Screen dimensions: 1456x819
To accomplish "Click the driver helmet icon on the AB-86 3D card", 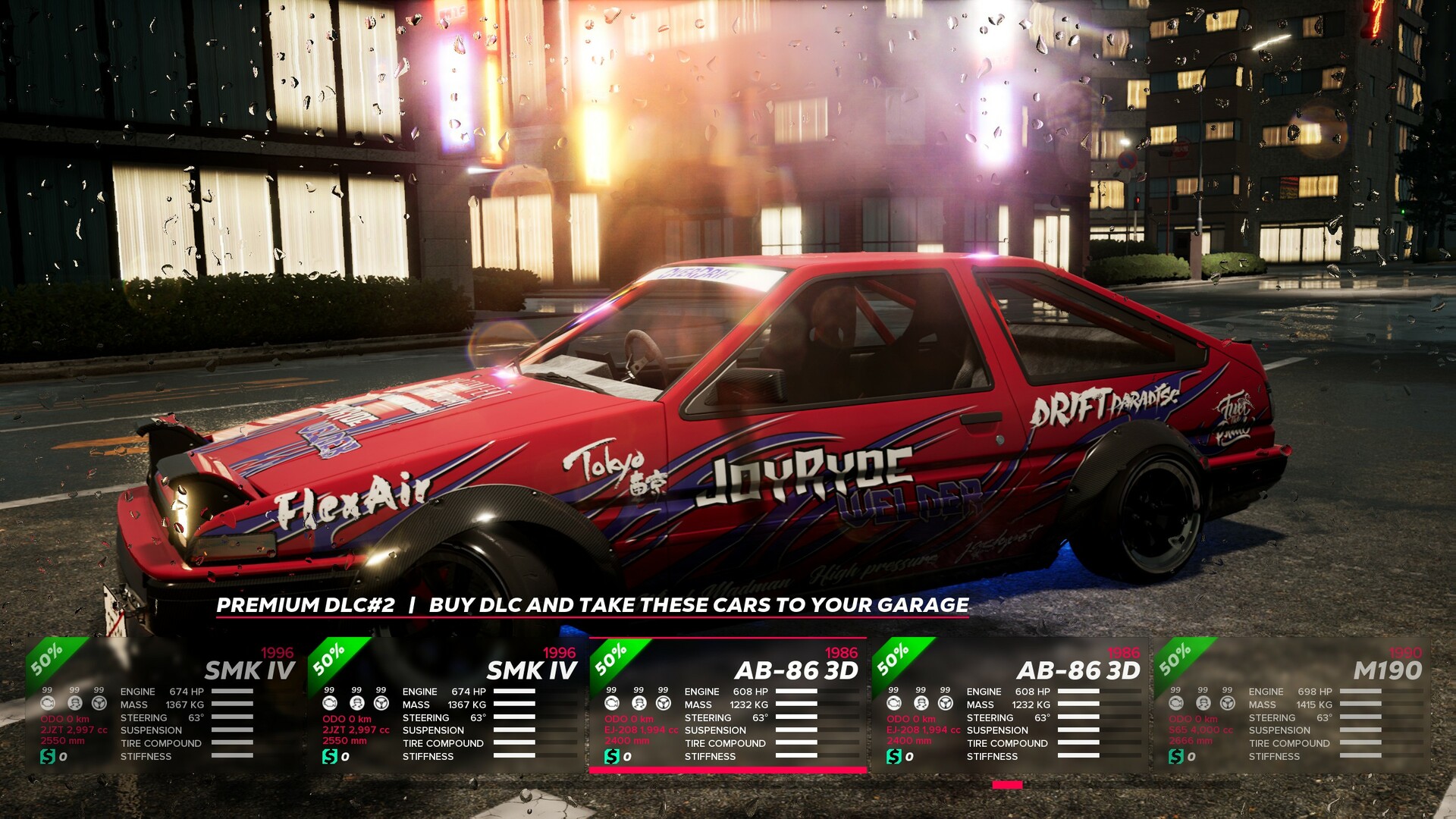I will point(639,704).
